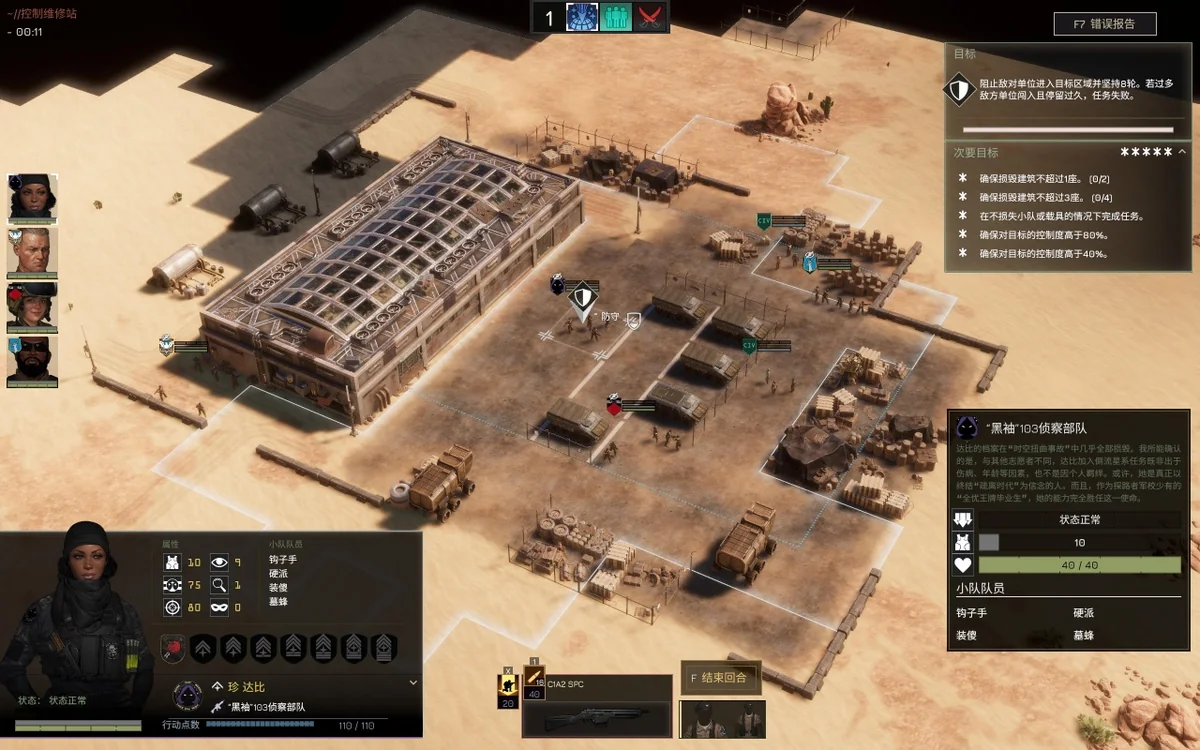Expand the 珍 达比 unit name dropdown
Image resolution: width=1200 pixels, height=750 pixels.
(x=413, y=683)
